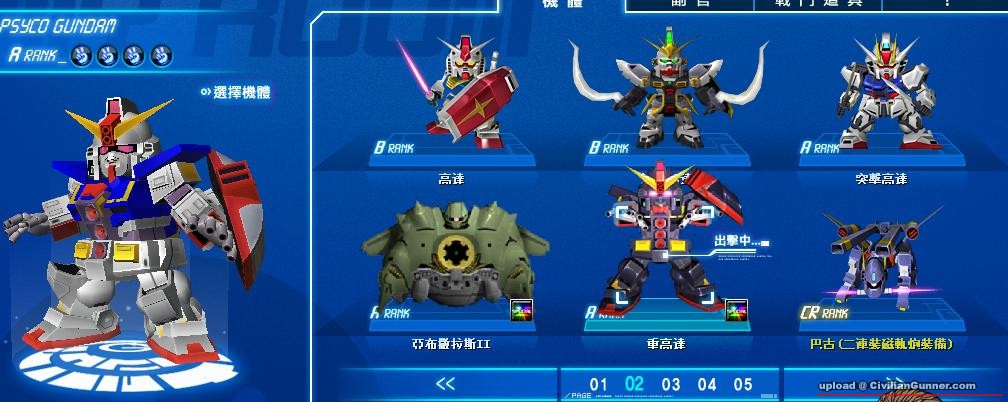1008x402 pixels.
Task: Go to page 03
Action: 670,384
